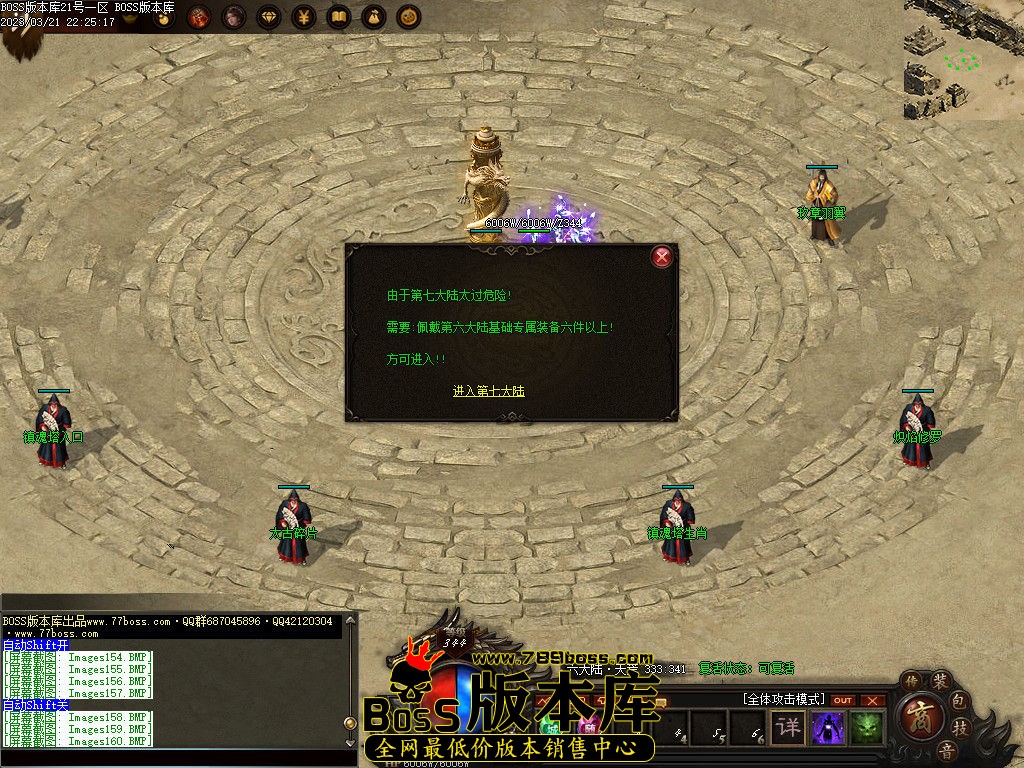The image size is (1024, 768).
Task: Choose the 进入第七大陆 link
Action: point(488,391)
